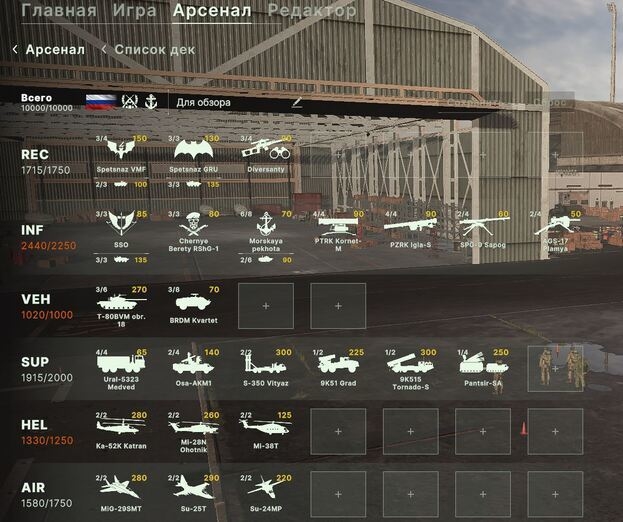Pick the Diversanty unit card
The width and height of the screenshot is (623, 522).
click(x=266, y=153)
